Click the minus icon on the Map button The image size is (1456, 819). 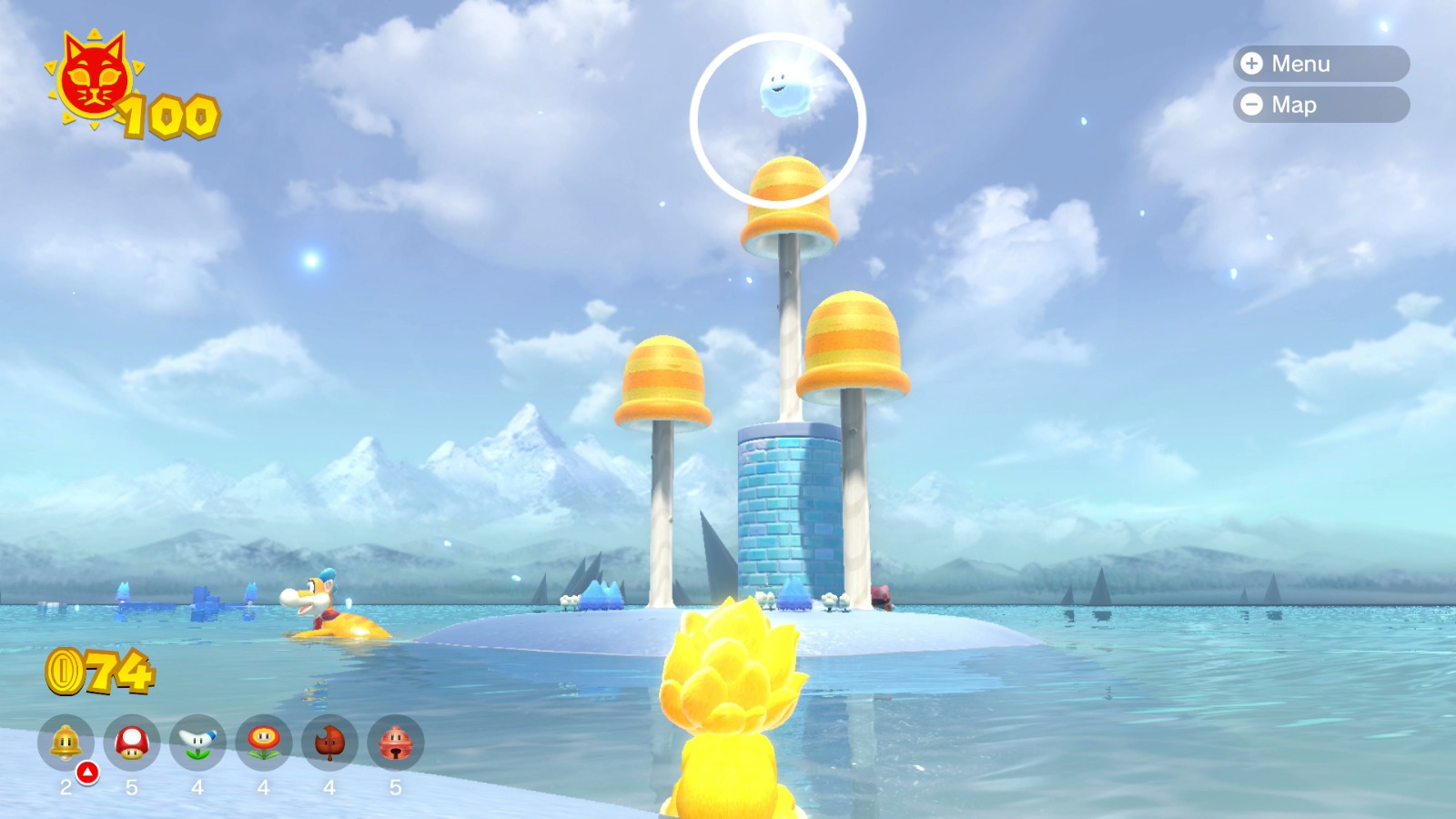pos(1252,105)
